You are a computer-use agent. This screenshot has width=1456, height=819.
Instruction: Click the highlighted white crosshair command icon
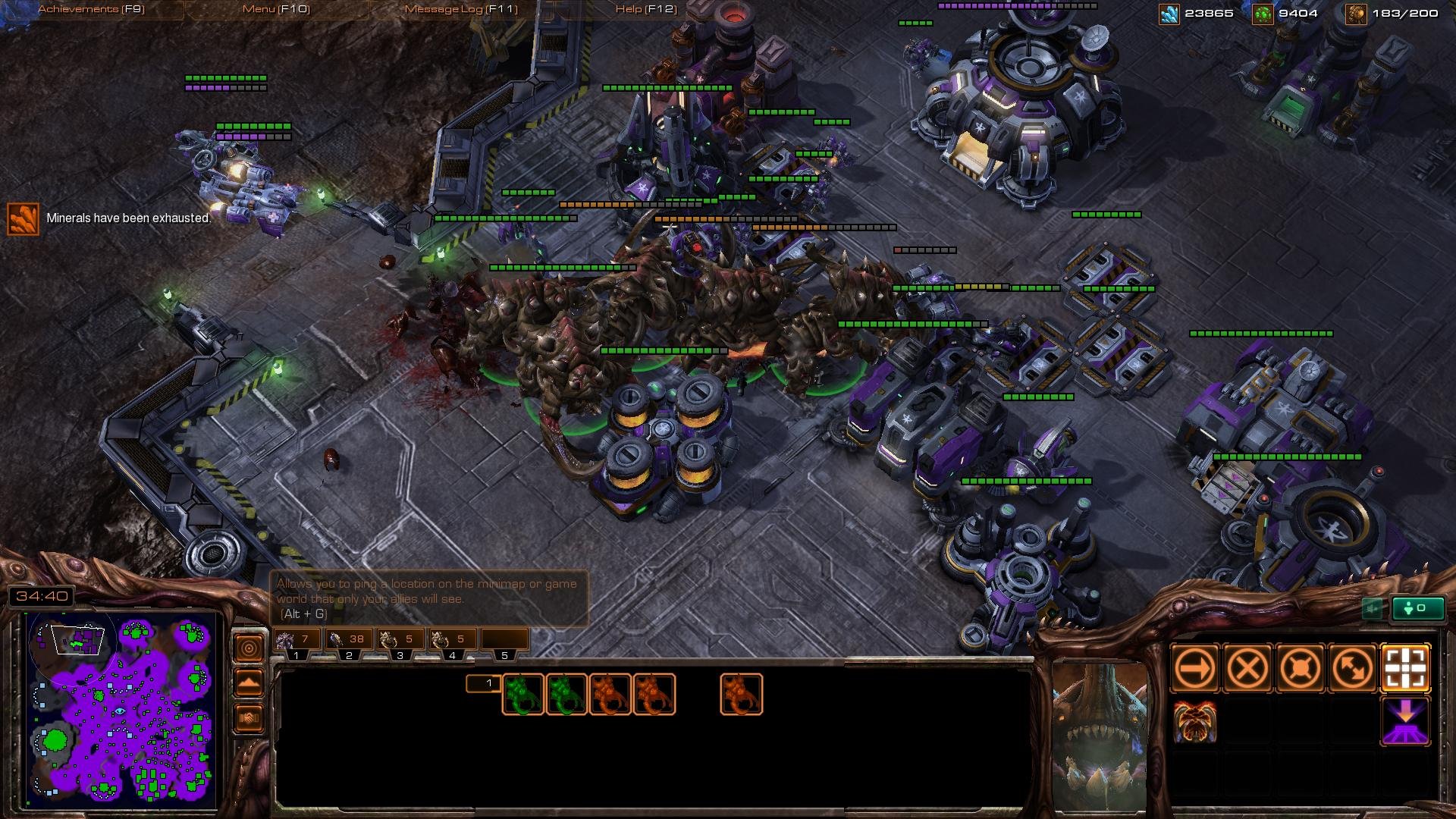pos(1407,667)
